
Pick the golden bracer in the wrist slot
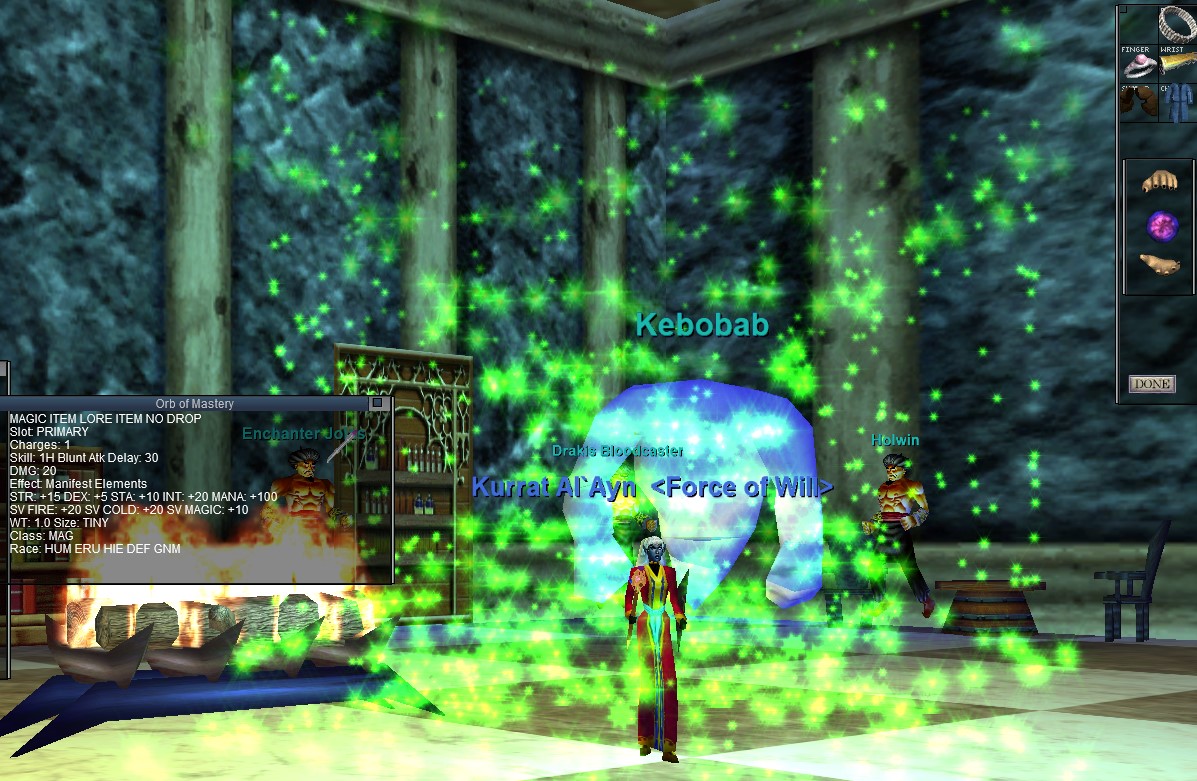click(x=1176, y=66)
